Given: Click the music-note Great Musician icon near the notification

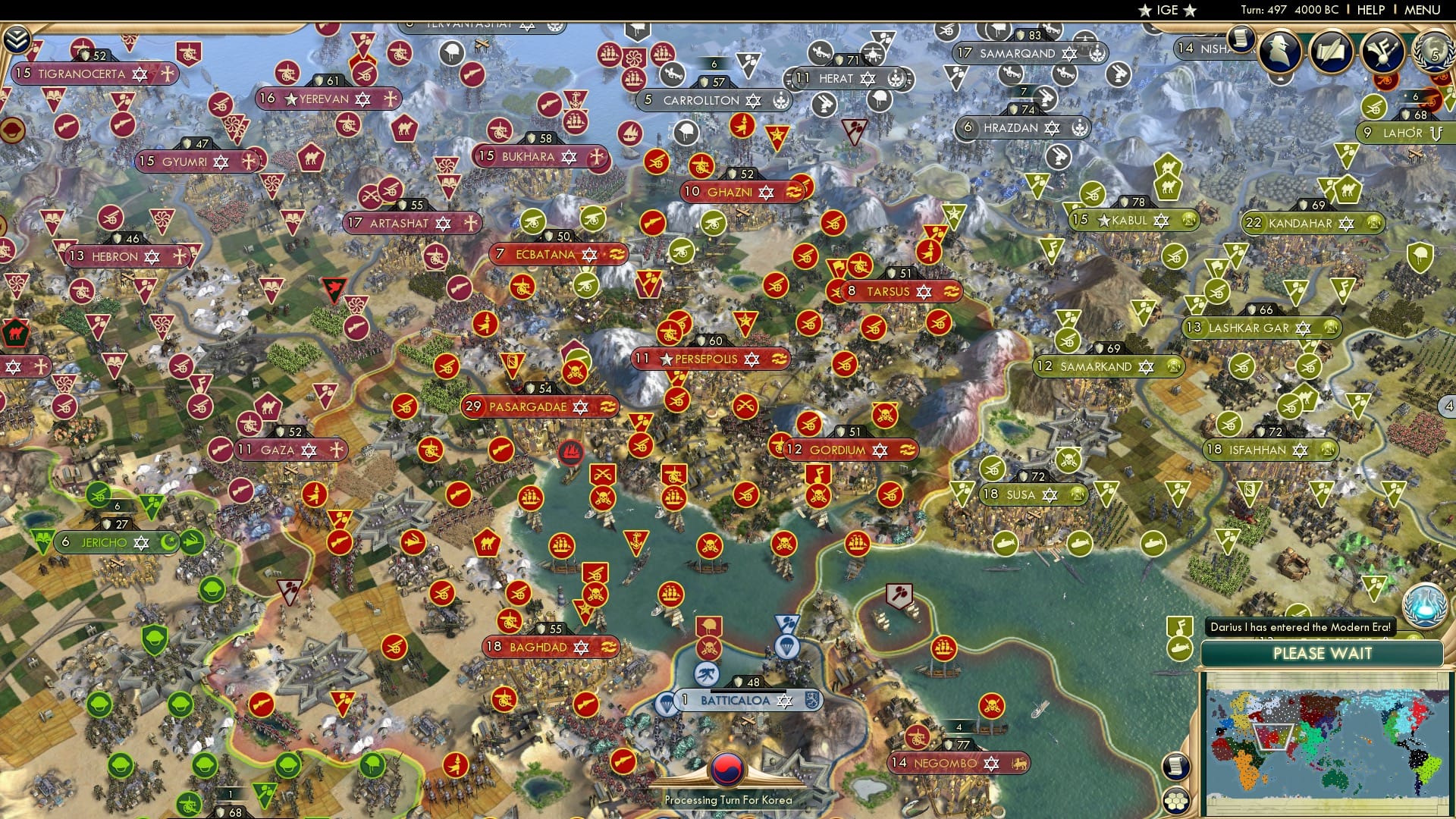Looking at the screenshot, I should coord(1180,626).
